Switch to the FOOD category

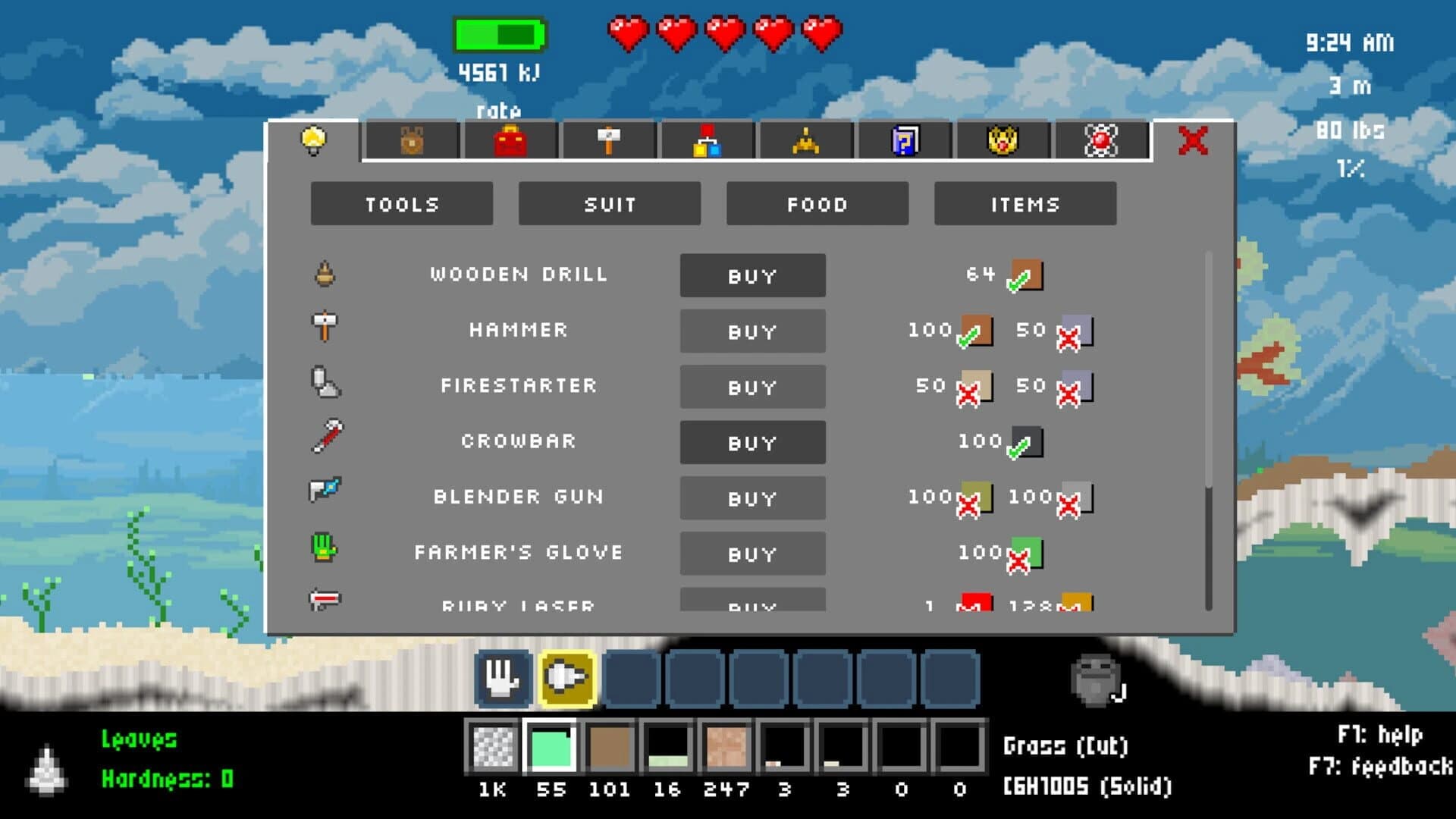[x=816, y=203]
